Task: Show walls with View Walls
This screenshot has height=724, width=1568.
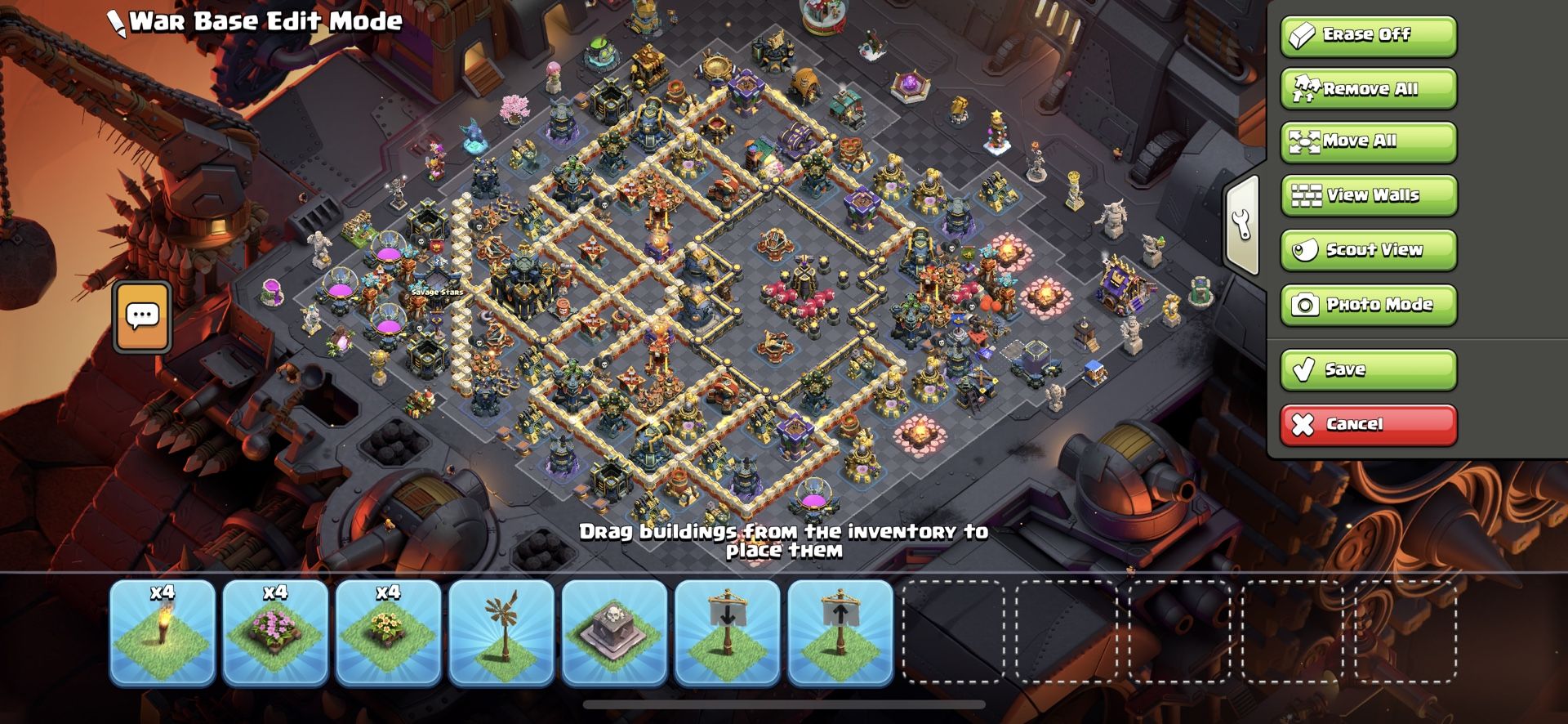Action: click(1368, 195)
